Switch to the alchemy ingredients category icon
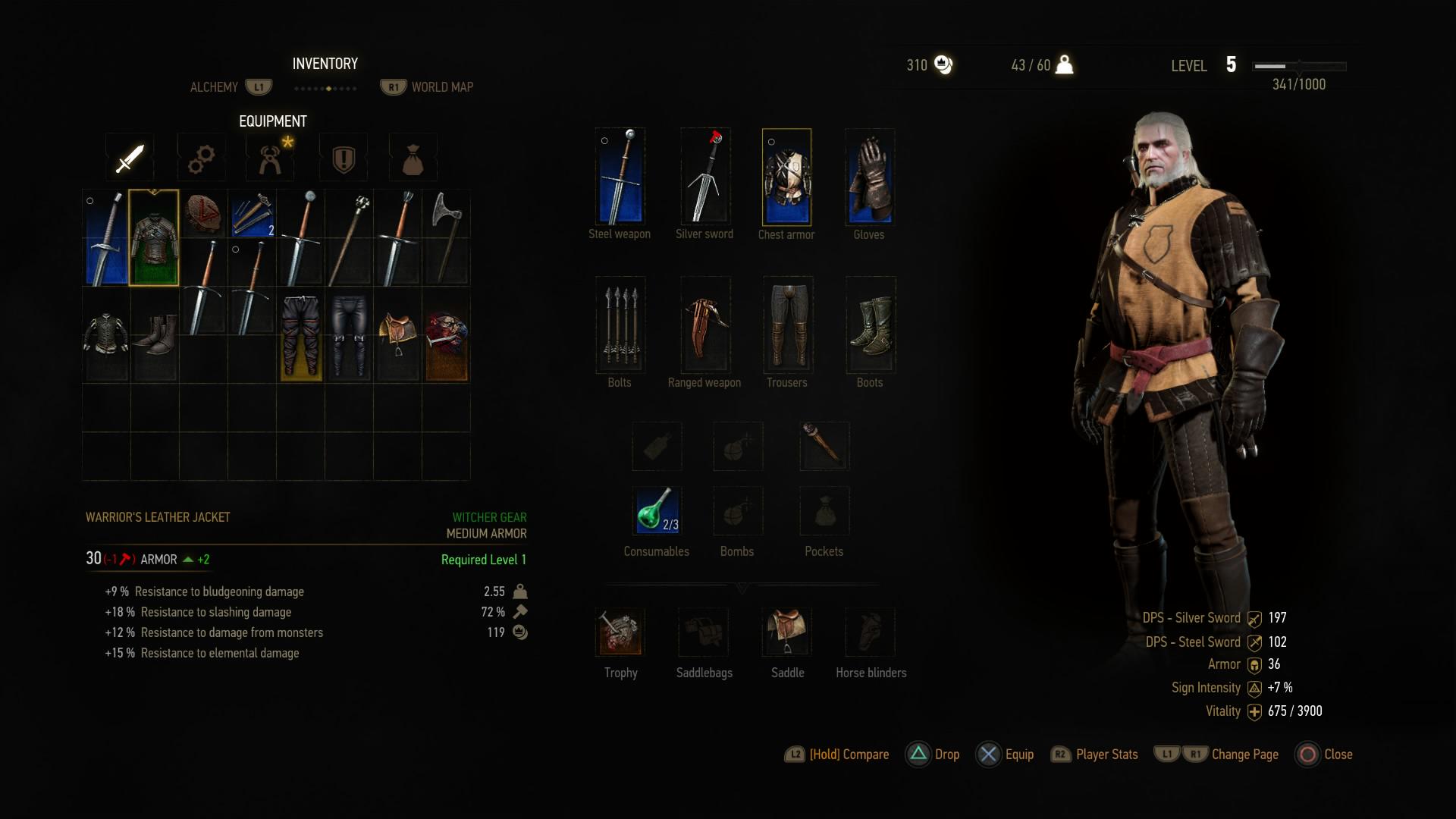Image resolution: width=1456 pixels, height=819 pixels. [270, 157]
